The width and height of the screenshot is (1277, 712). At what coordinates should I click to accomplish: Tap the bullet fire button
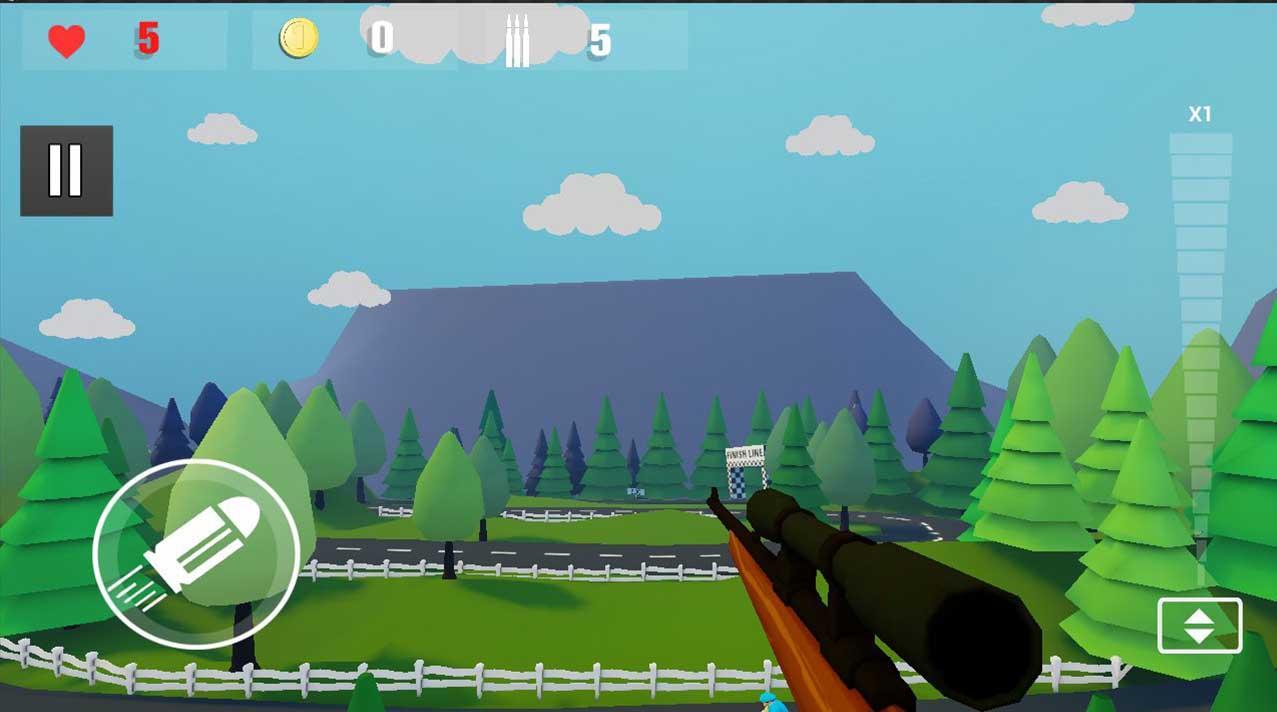196,554
